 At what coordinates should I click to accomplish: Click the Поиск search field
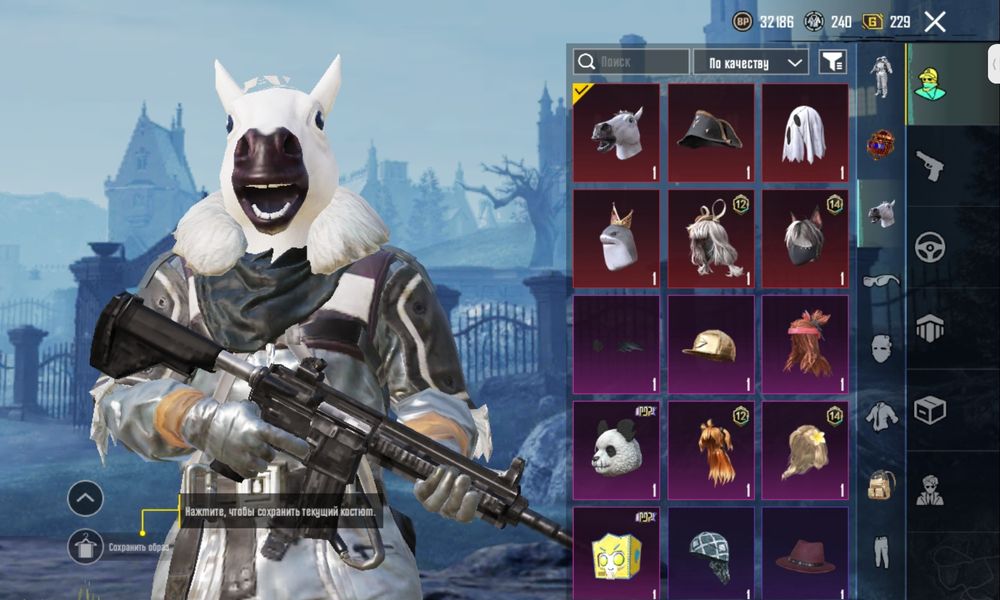[x=631, y=62]
